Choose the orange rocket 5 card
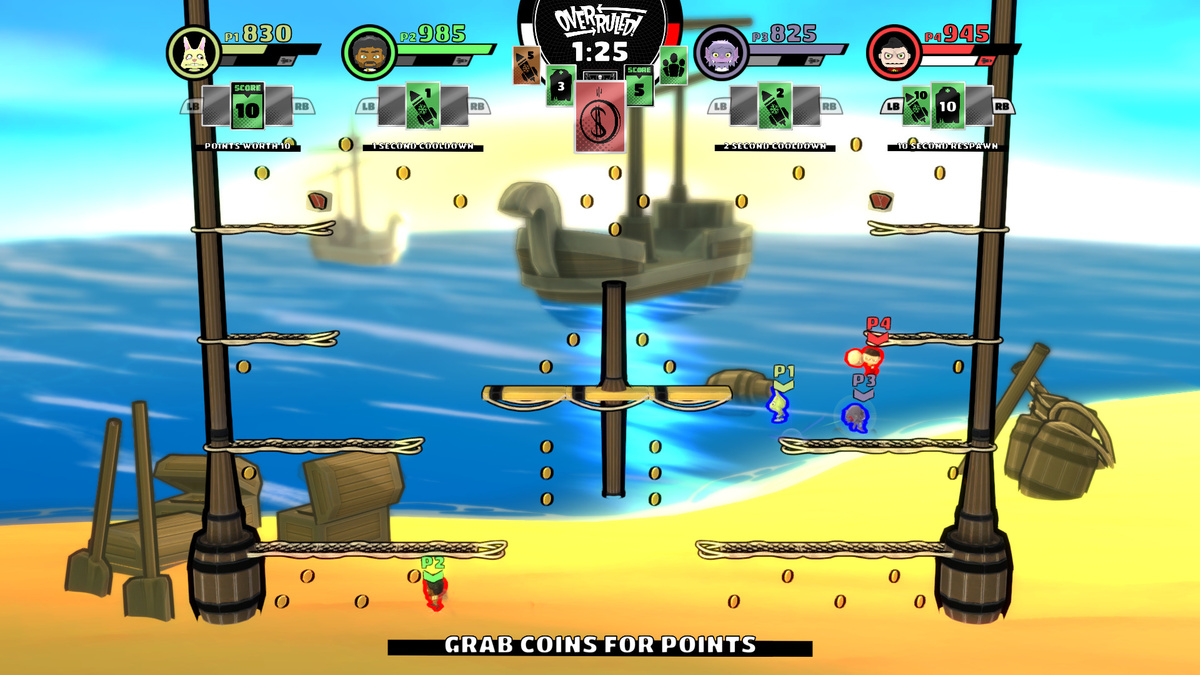Viewport: 1200px width, 675px height. pos(526,65)
